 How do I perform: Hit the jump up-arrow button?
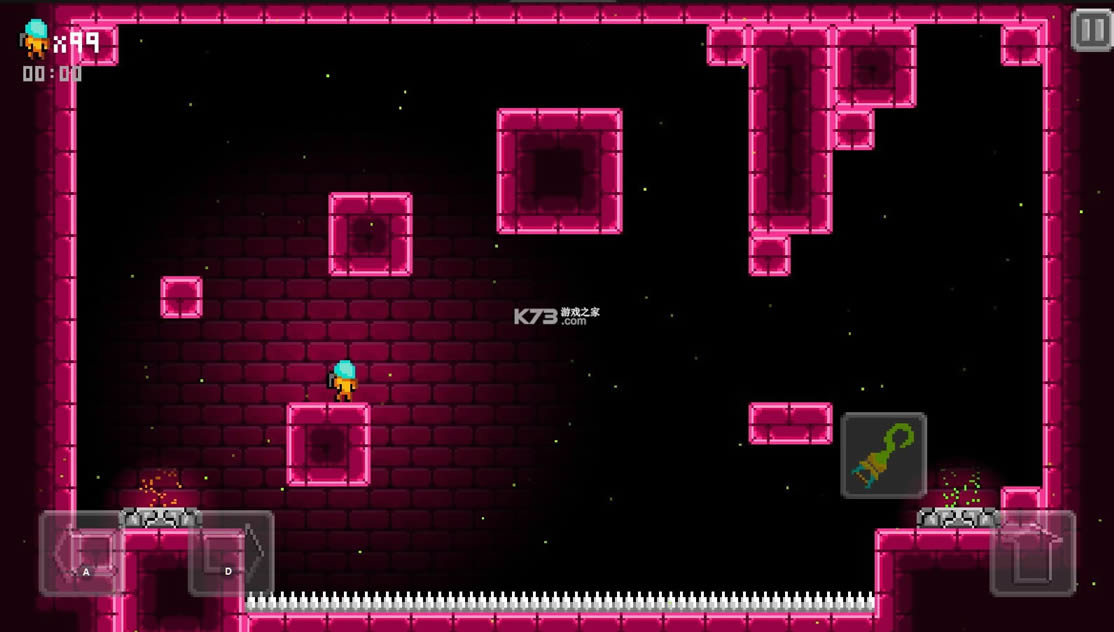[x=1032, y=553]
